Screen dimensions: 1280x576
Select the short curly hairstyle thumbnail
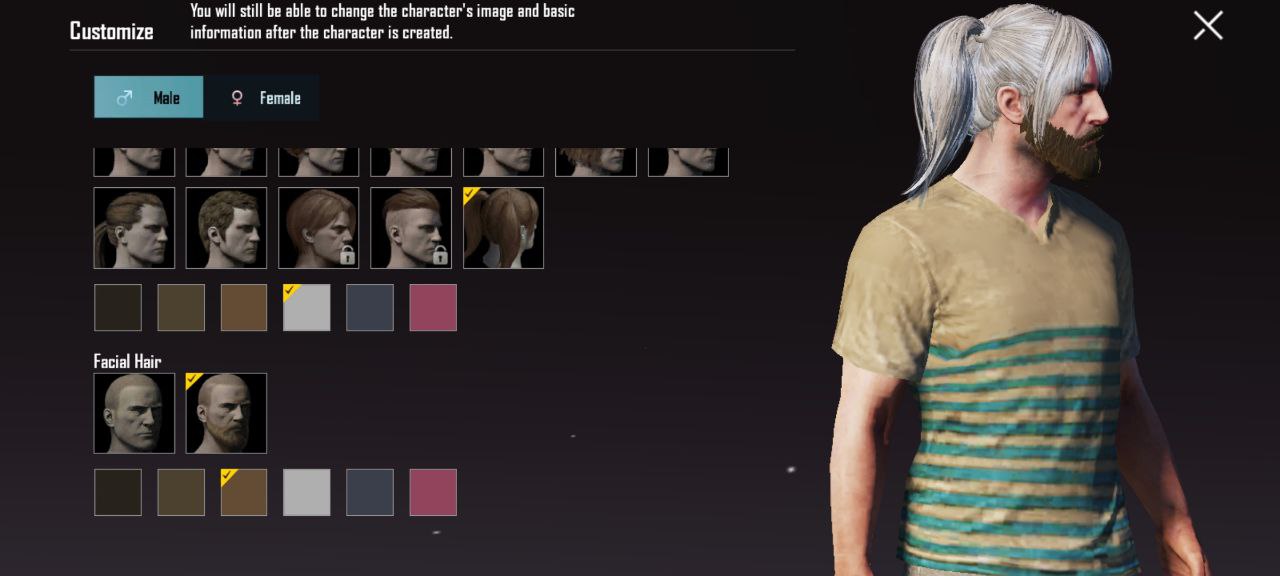[x=226, y=228]
